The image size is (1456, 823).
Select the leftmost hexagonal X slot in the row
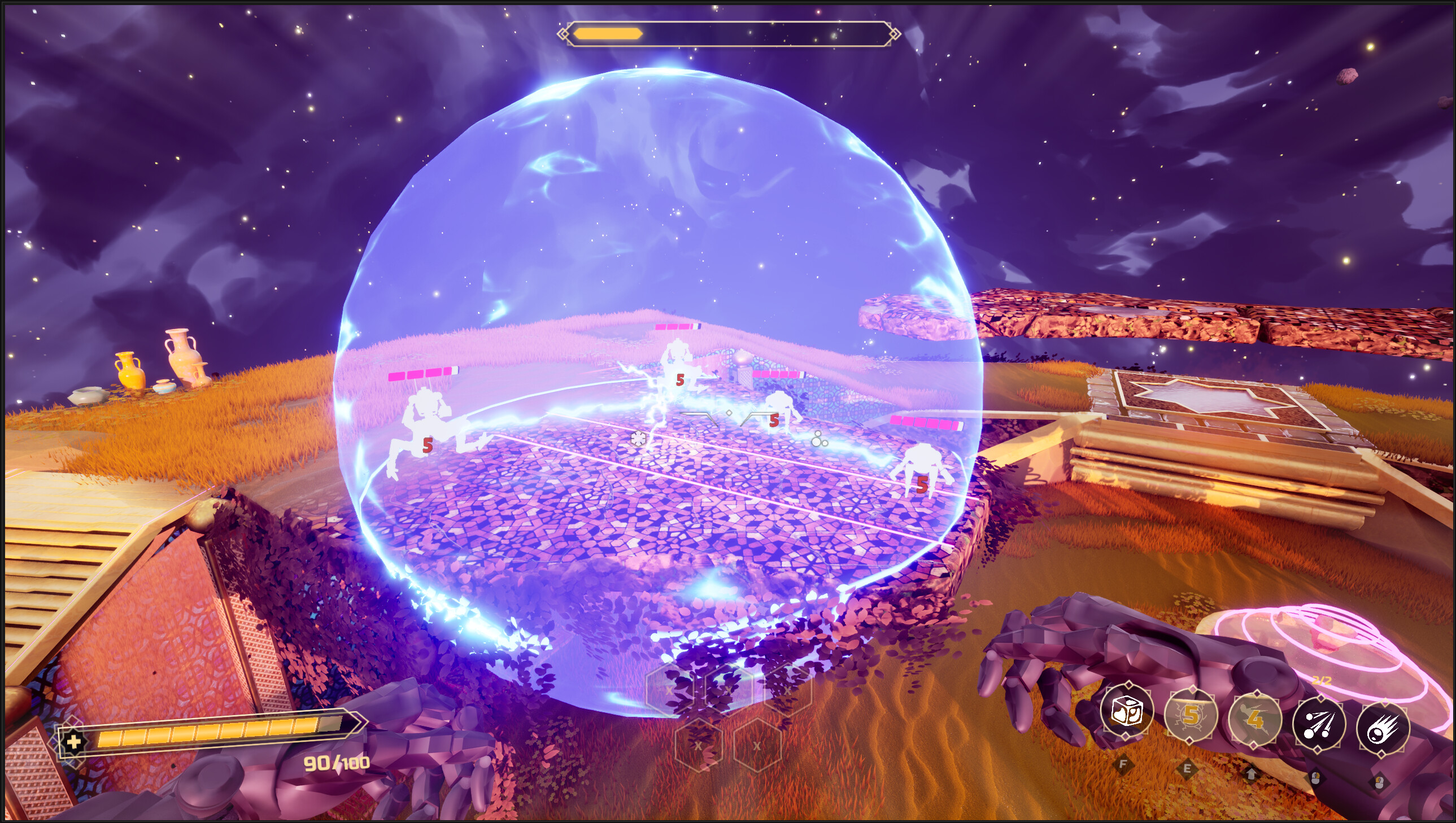pos(670,691)
